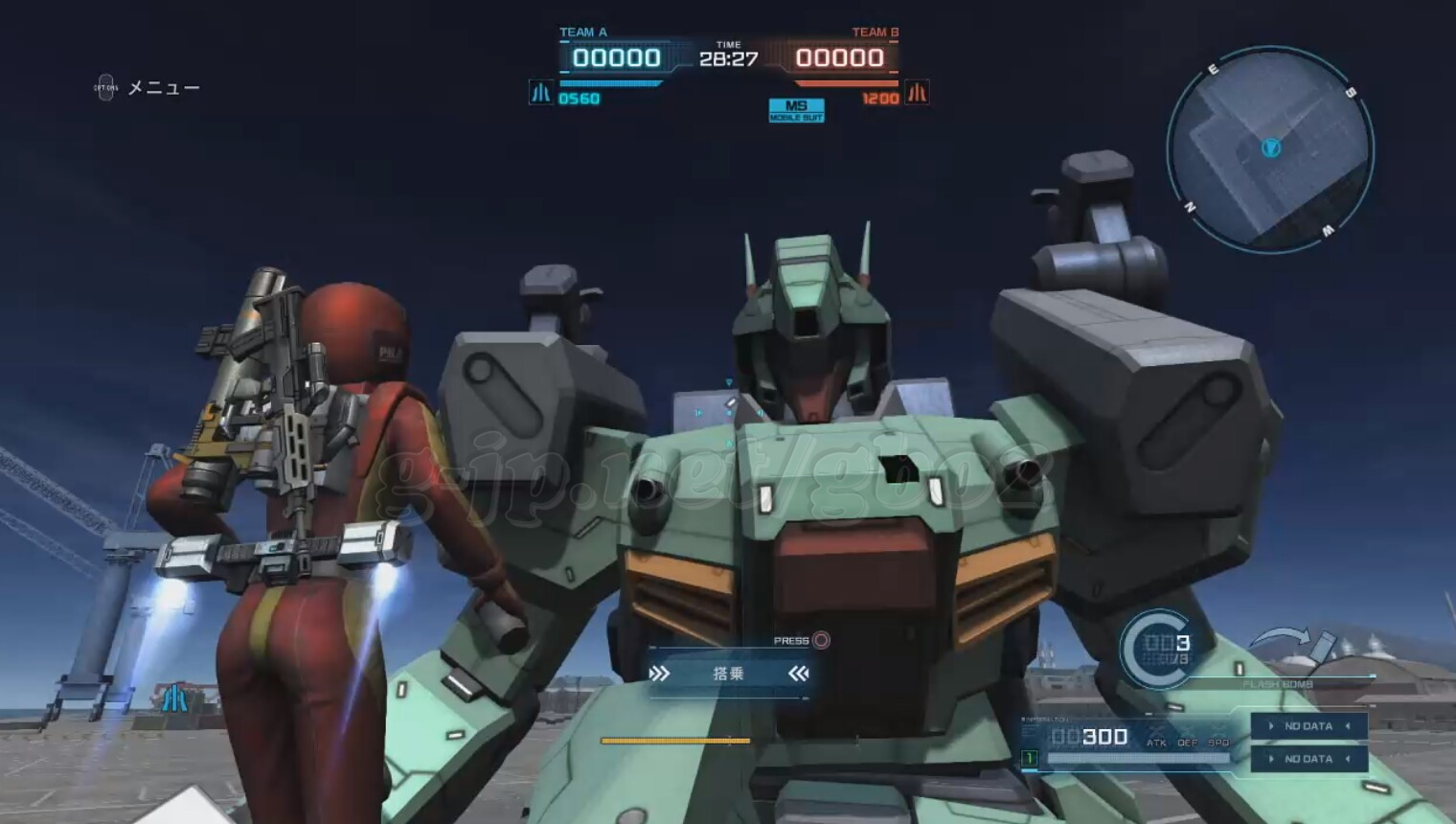Screen dimensions: 1456x824
Task: Open the メニュー menu label
Action: pos(164,88)
